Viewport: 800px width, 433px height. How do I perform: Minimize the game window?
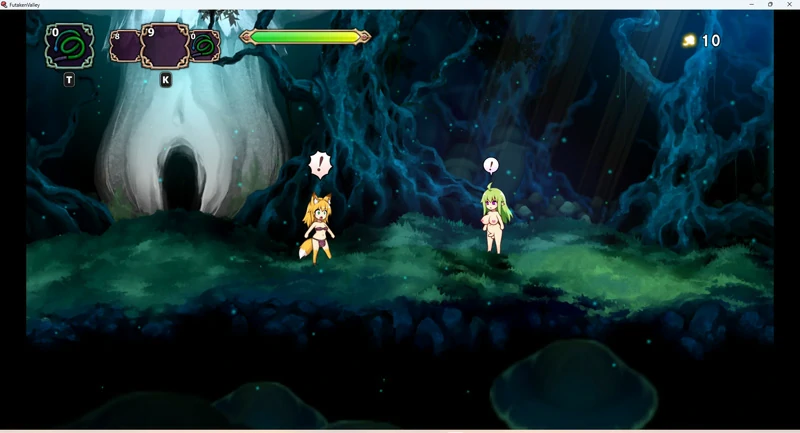click(752, 5)
